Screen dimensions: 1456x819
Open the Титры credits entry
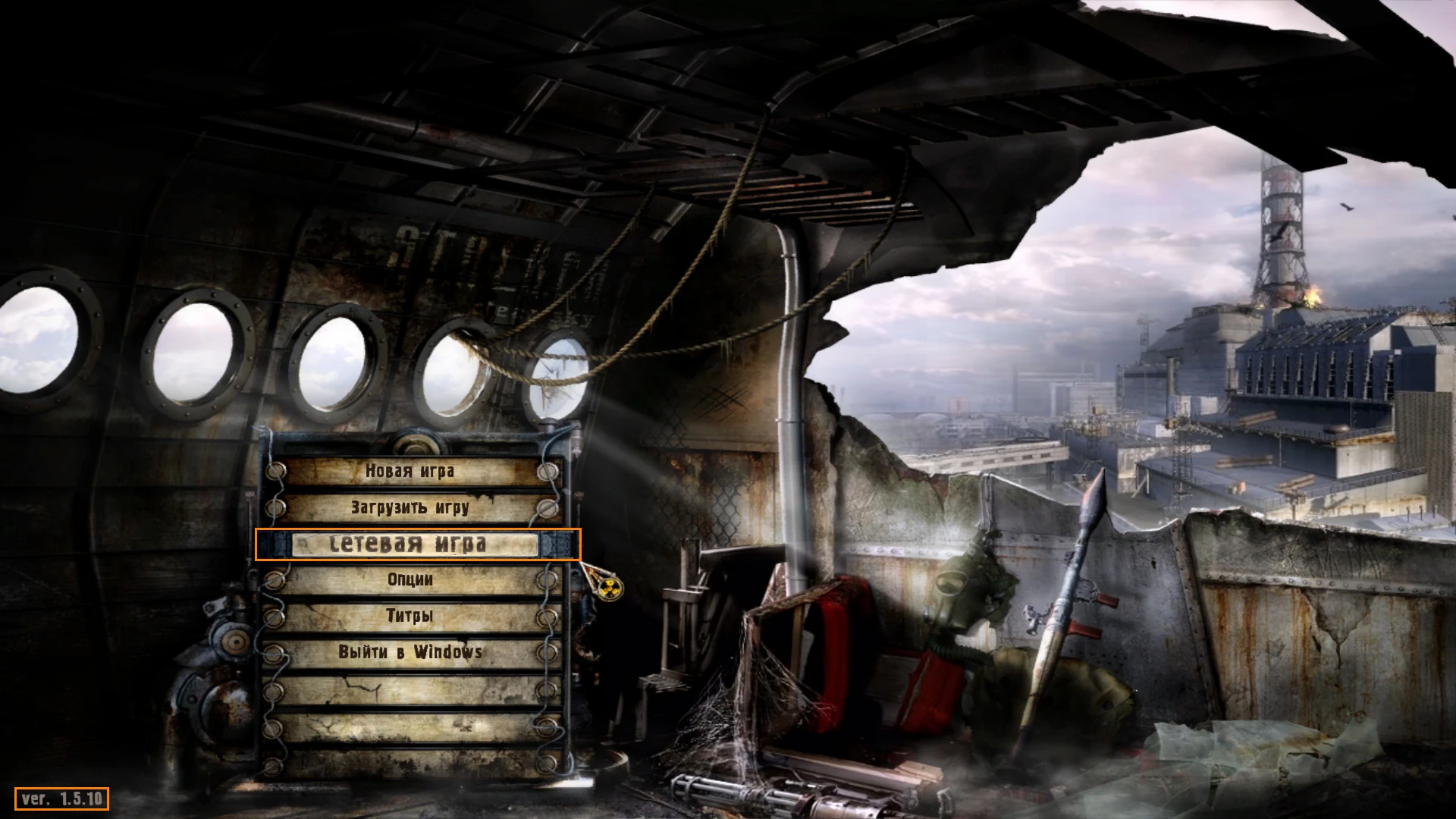[x=409, y=616]
